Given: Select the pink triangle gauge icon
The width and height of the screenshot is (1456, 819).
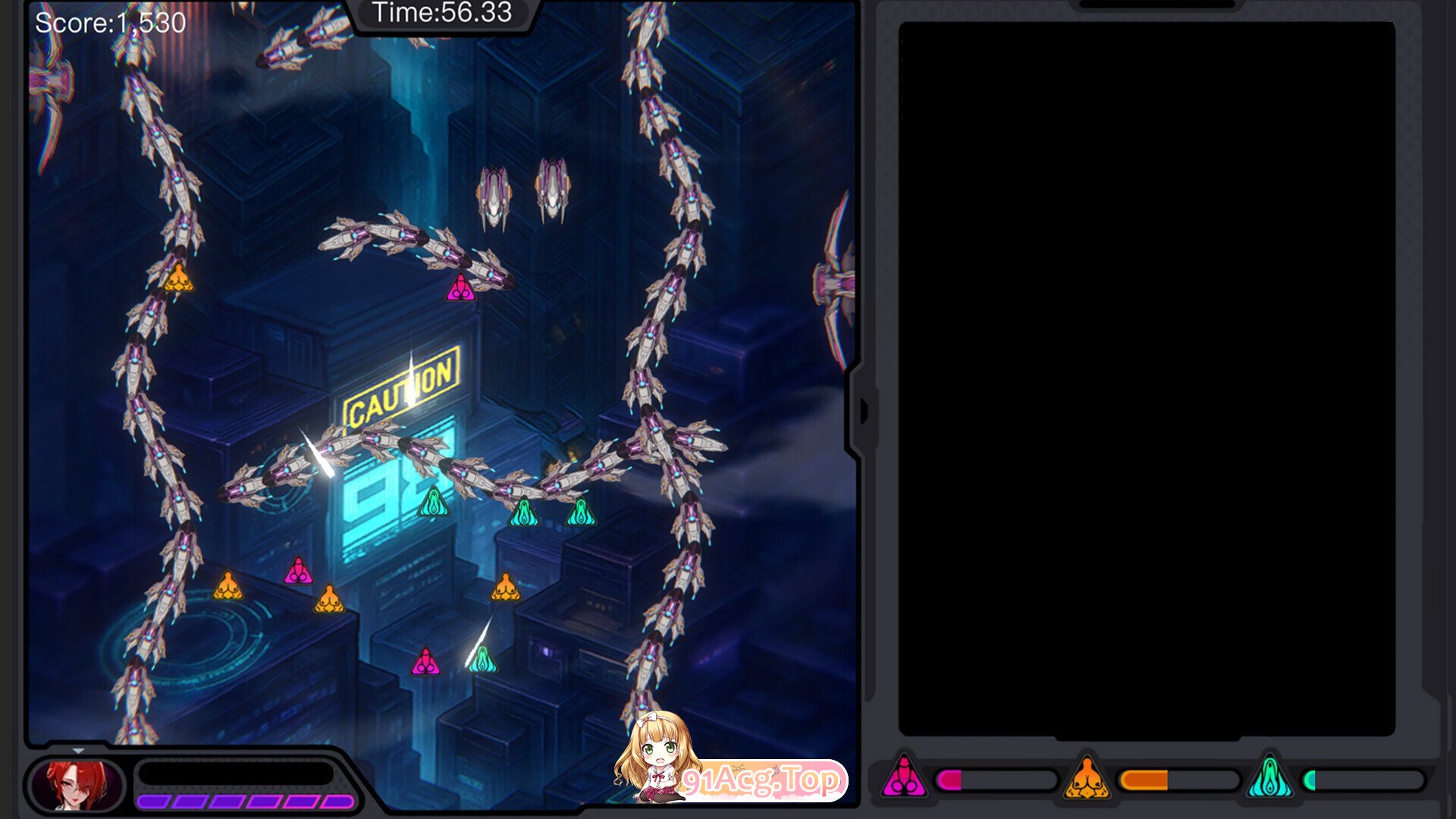Looking at the screenshot, I should pyautogui.click(x=903, y=778).
